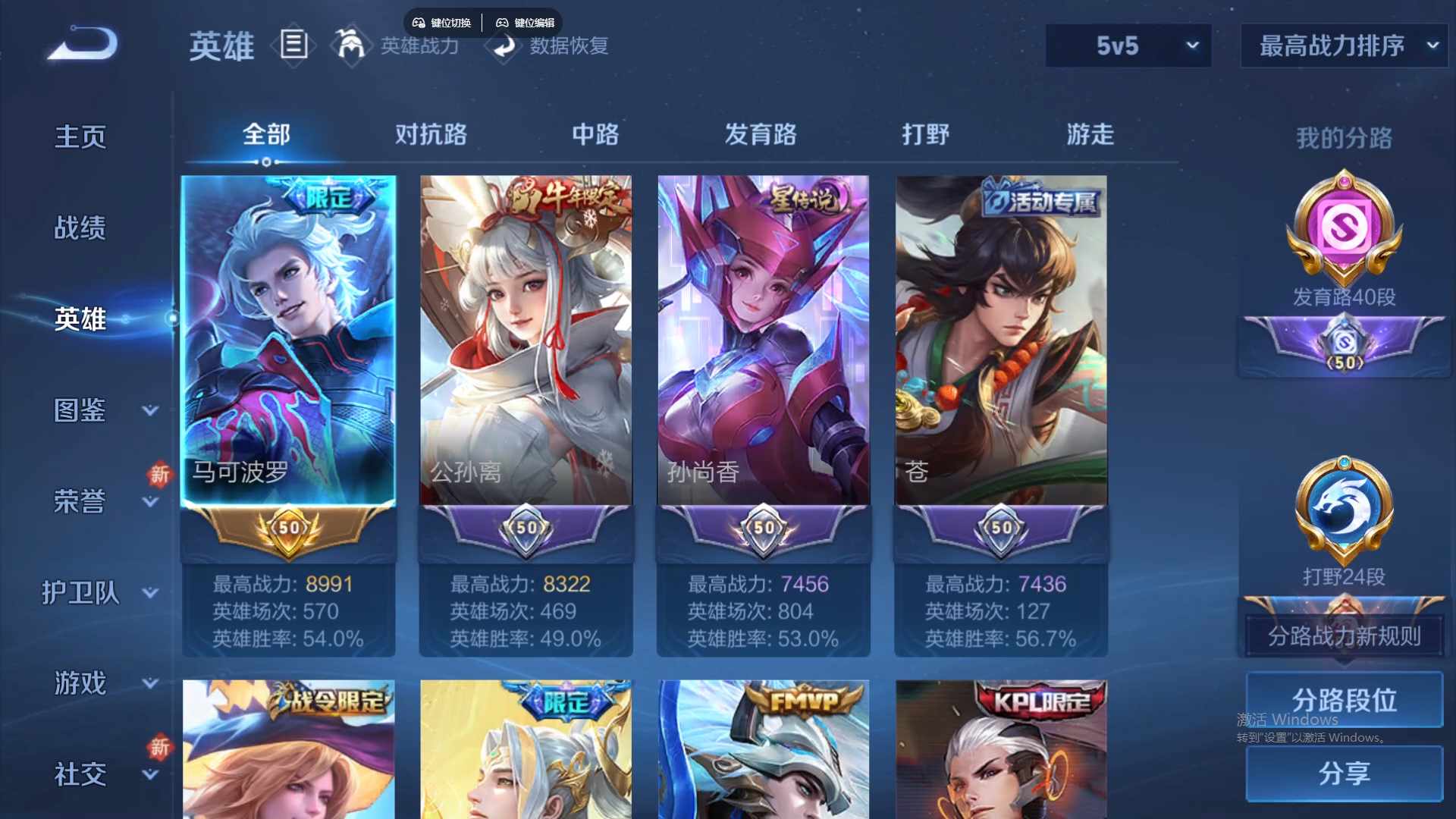The width and height of the screenshot is (1456, 819).
Task: Open the 最高战力排序 sorting dropdown
Action: click(x=1342, y=45)
